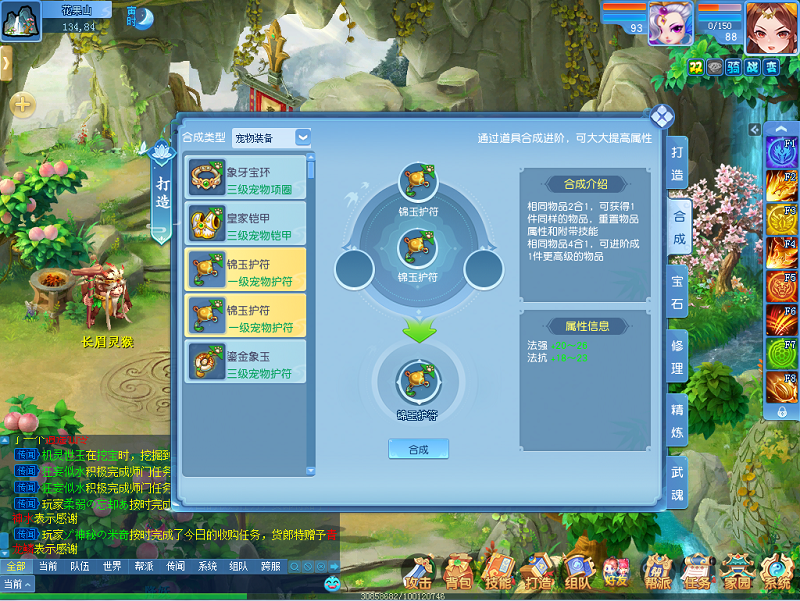Screen dimensions: 800x601
Task: Click the 花果山 minimap thumbnail
Action: pos(20,22)
